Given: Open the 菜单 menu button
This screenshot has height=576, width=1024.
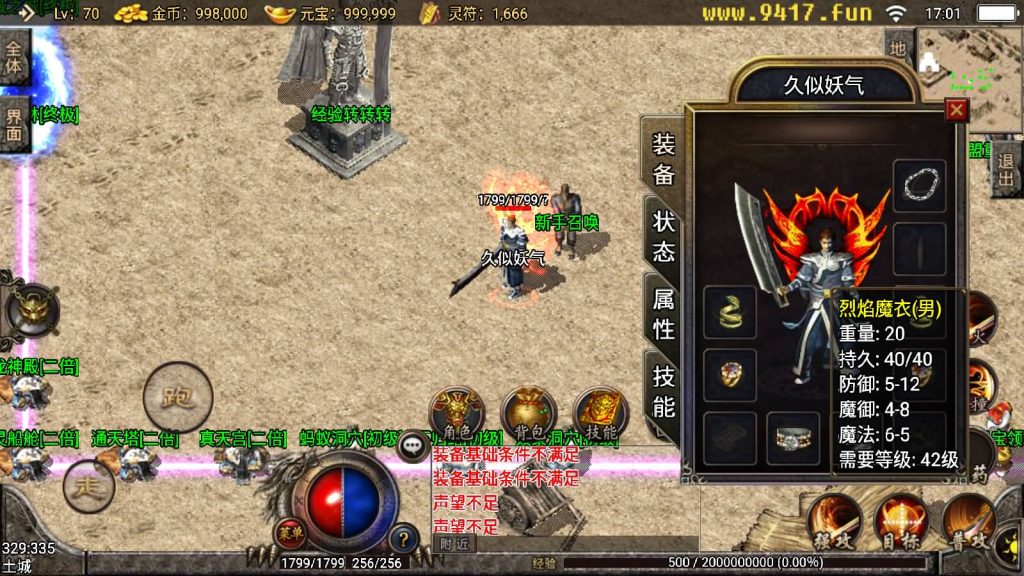Looking at the screenshot, I should (x=289, y=532).
